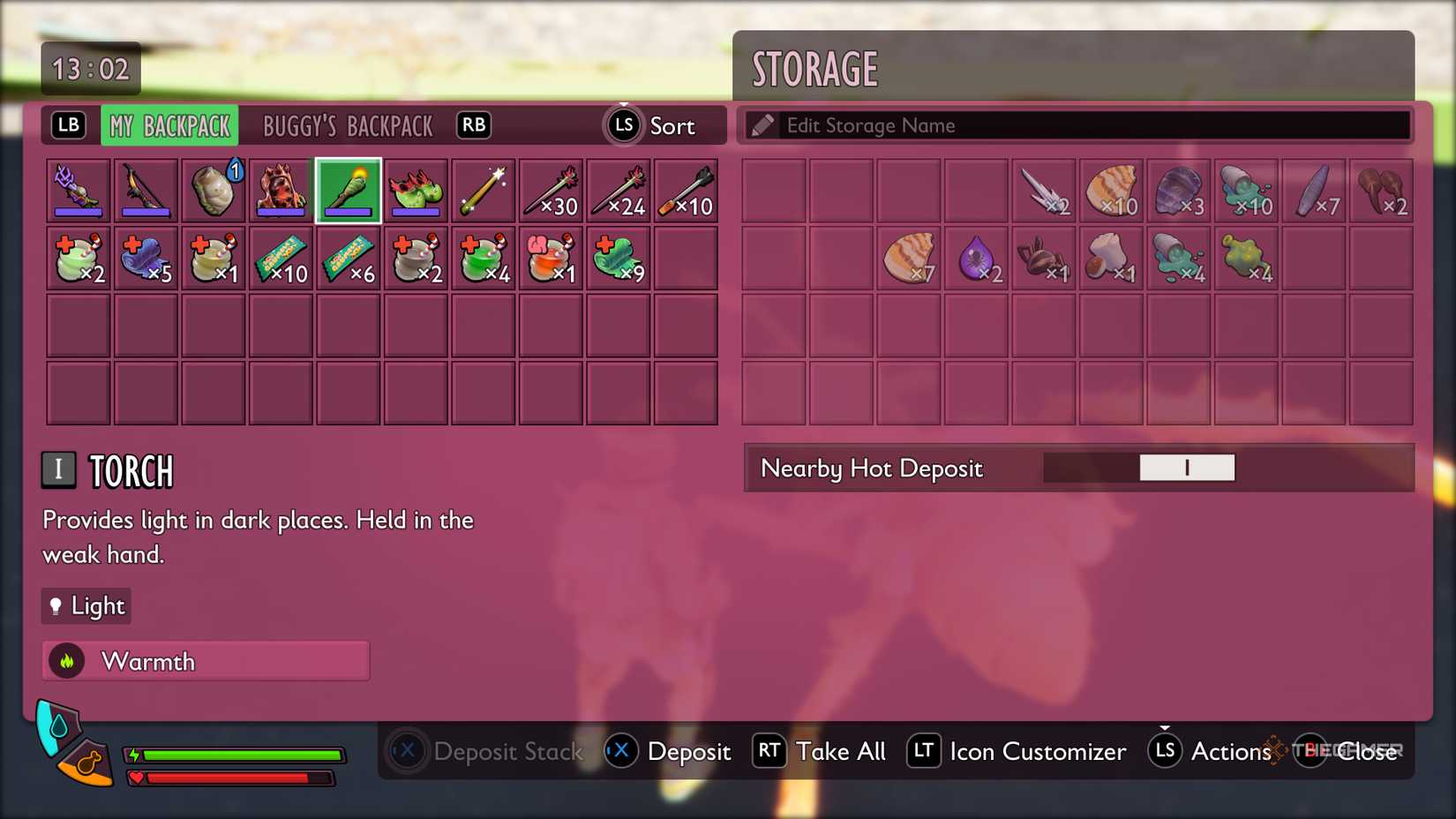Select the magic wand item
This screenshot has height=819, width=1456.
484,189
